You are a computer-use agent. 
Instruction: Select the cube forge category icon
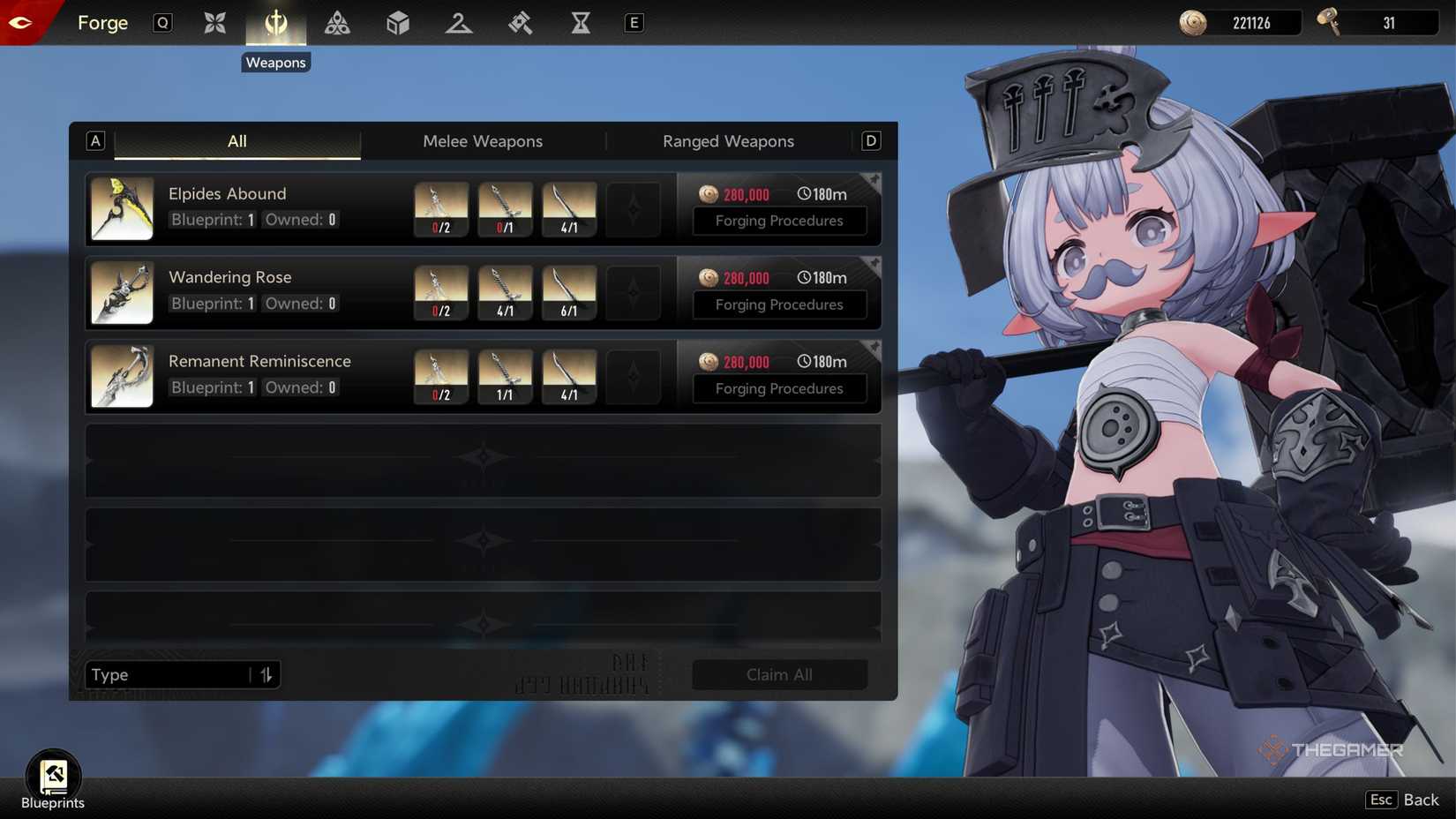coord(397,23)
